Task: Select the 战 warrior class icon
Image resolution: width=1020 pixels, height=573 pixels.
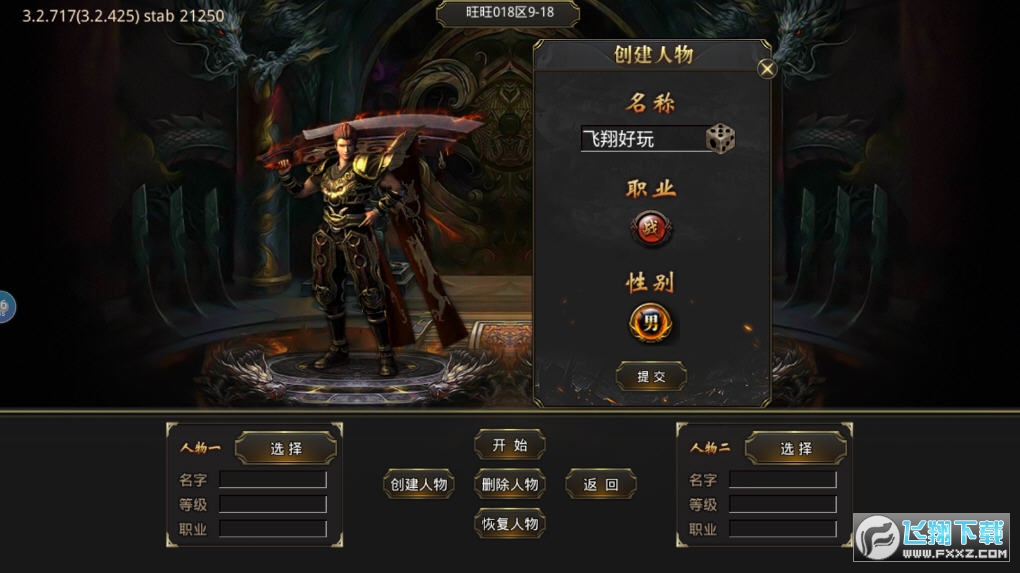Action: tap(651, 229)
